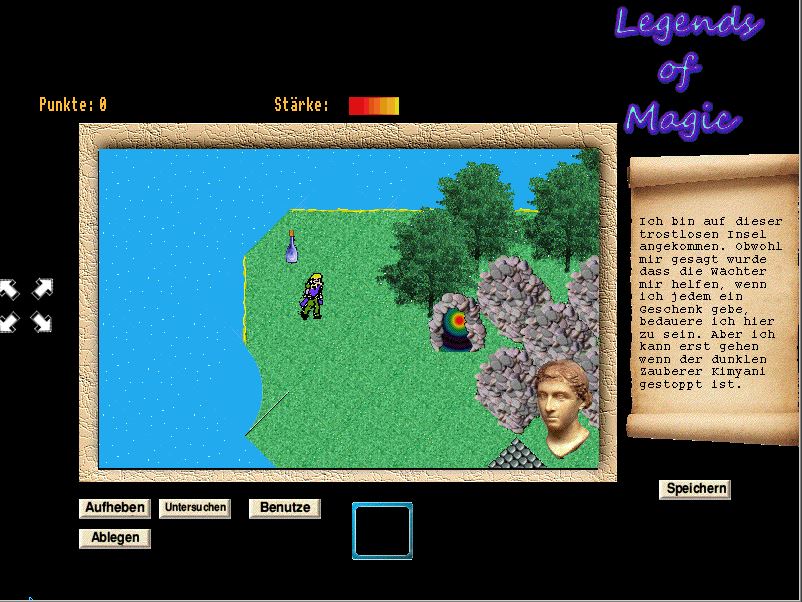802x602 pixels.
Task: Select the Ablegen button
Action: click(116, 538)
